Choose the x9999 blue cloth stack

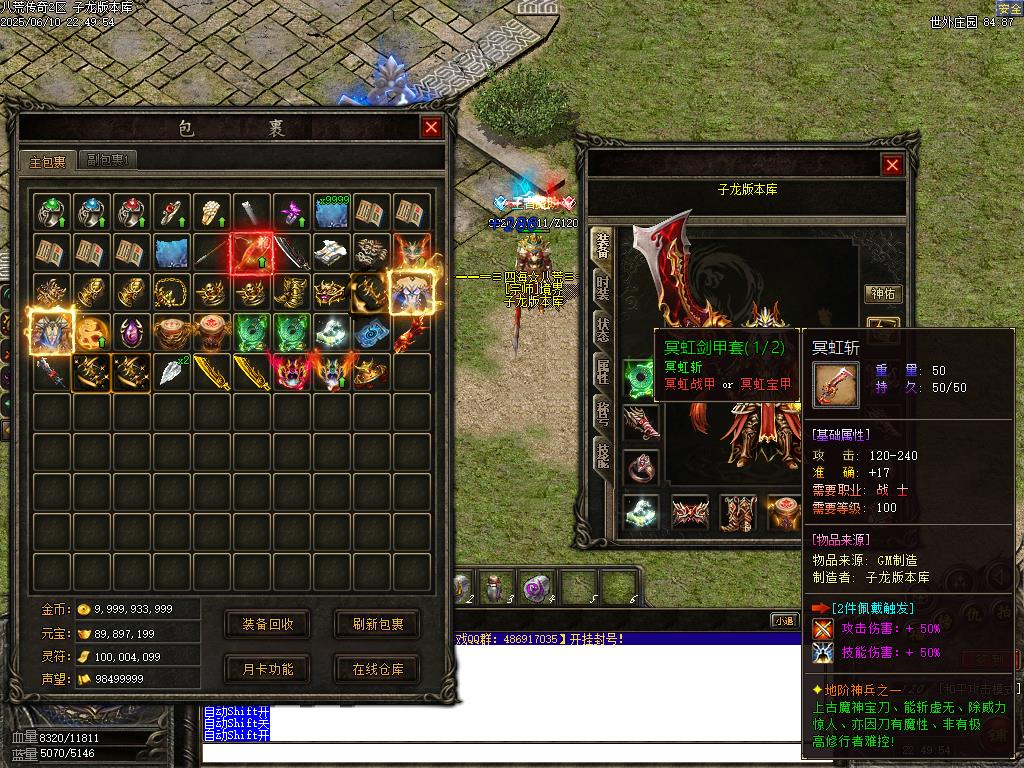(332, 212)
